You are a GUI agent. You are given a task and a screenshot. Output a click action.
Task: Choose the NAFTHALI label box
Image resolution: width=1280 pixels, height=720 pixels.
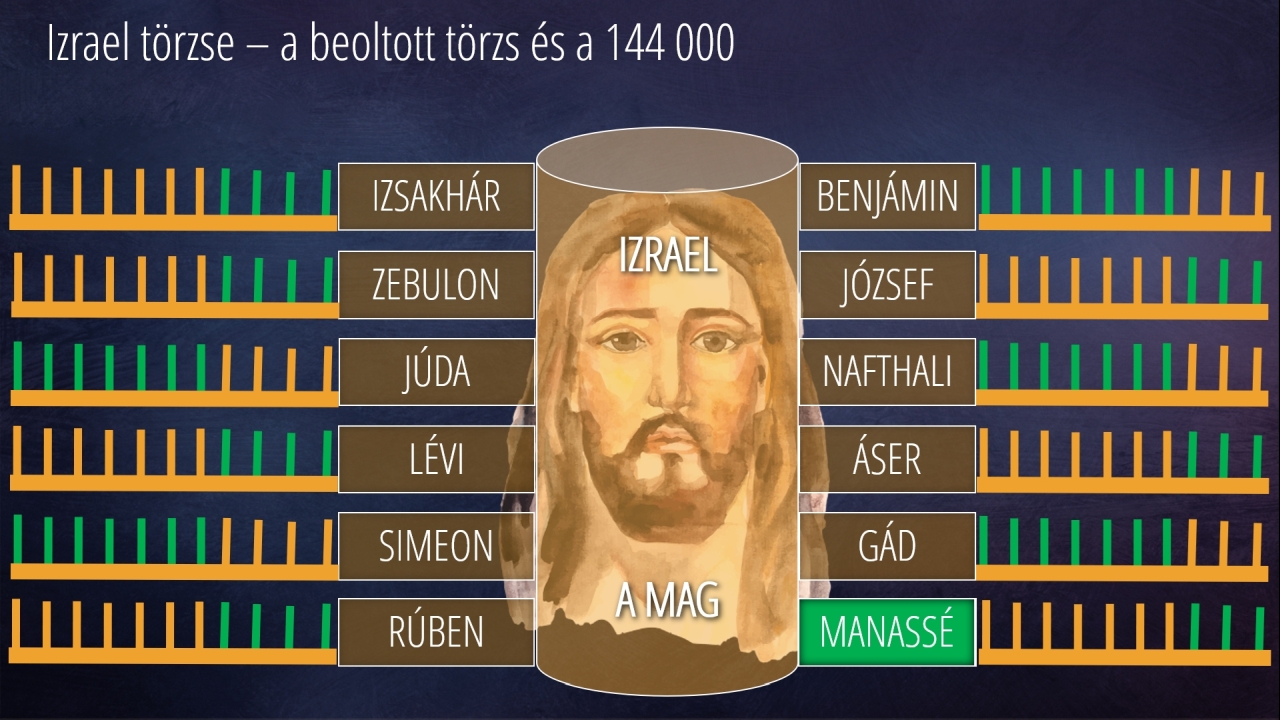click(x=887, y=372)
